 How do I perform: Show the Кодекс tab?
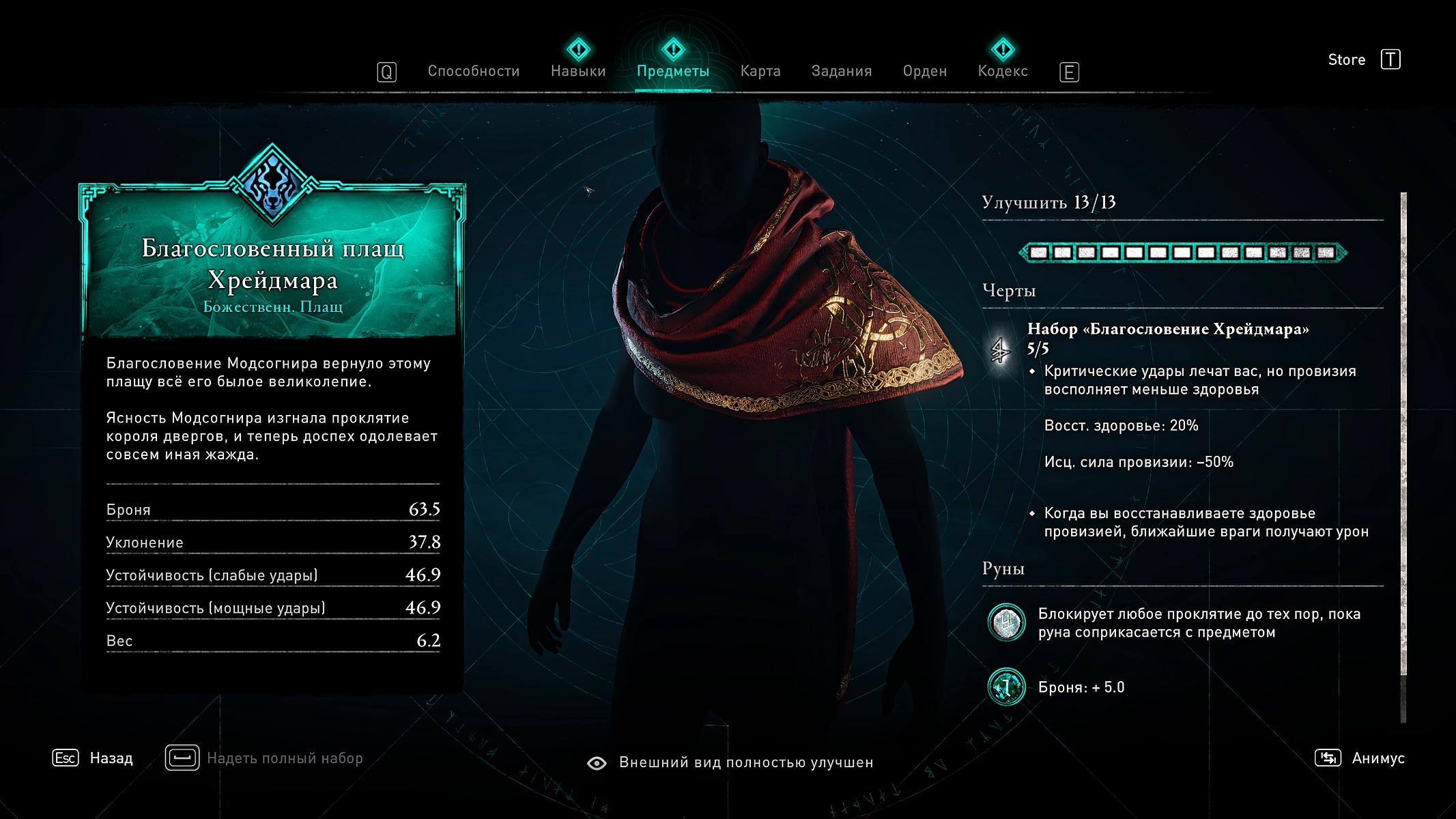1002,71
